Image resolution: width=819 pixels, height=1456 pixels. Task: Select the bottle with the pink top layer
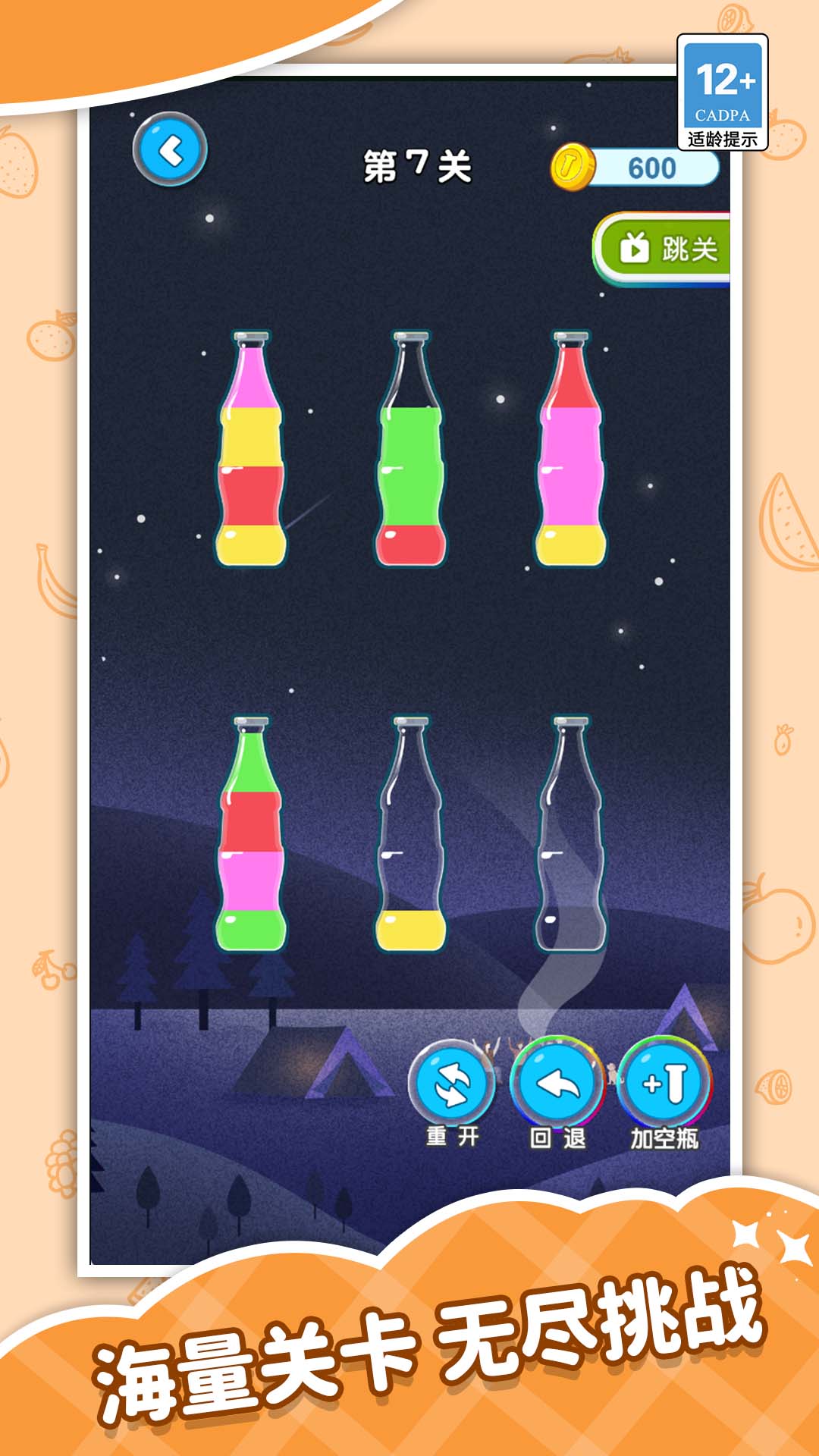click(252, 450)
